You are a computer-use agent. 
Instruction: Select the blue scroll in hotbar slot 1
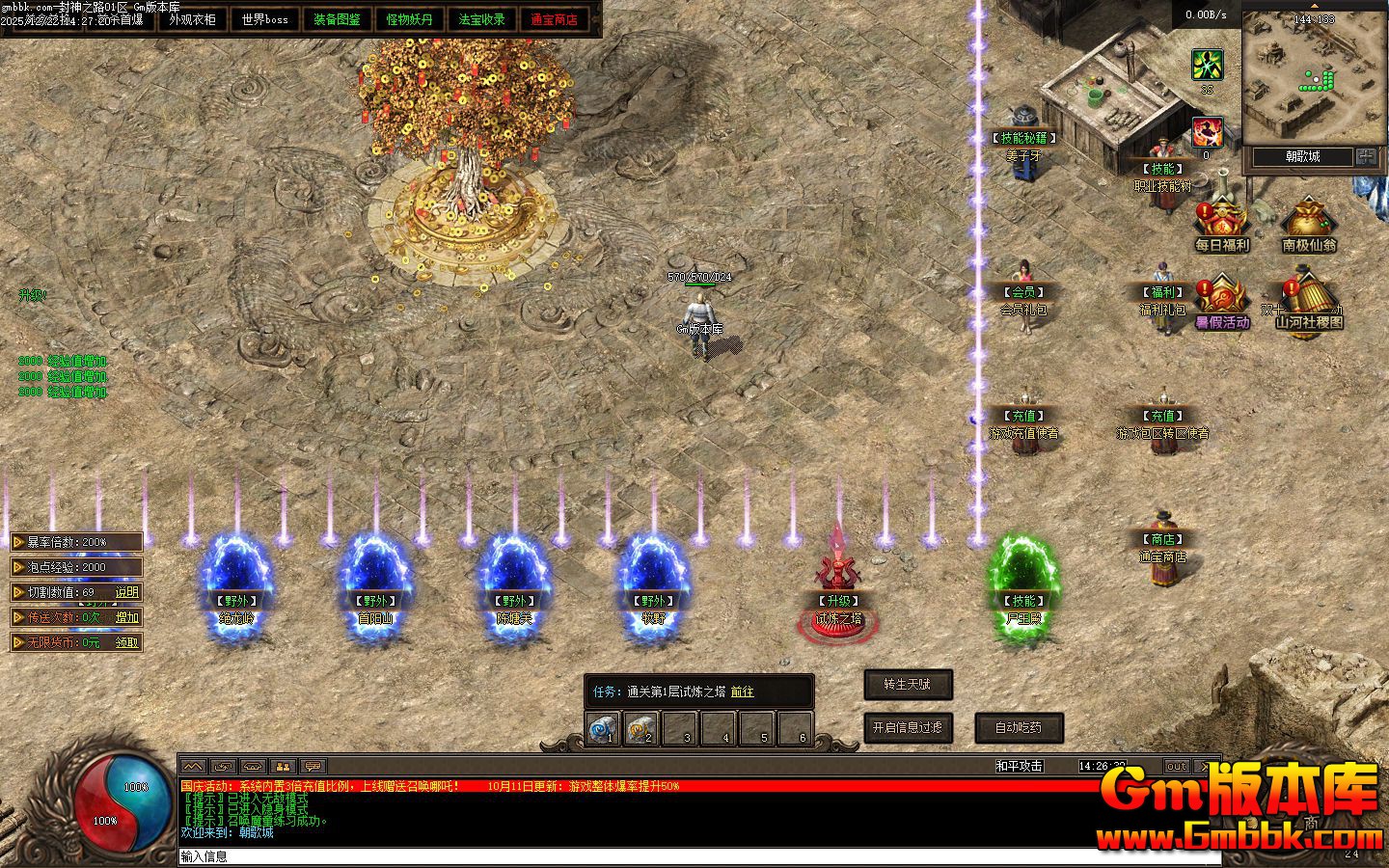pyautogui.click(x=603, y=729)
